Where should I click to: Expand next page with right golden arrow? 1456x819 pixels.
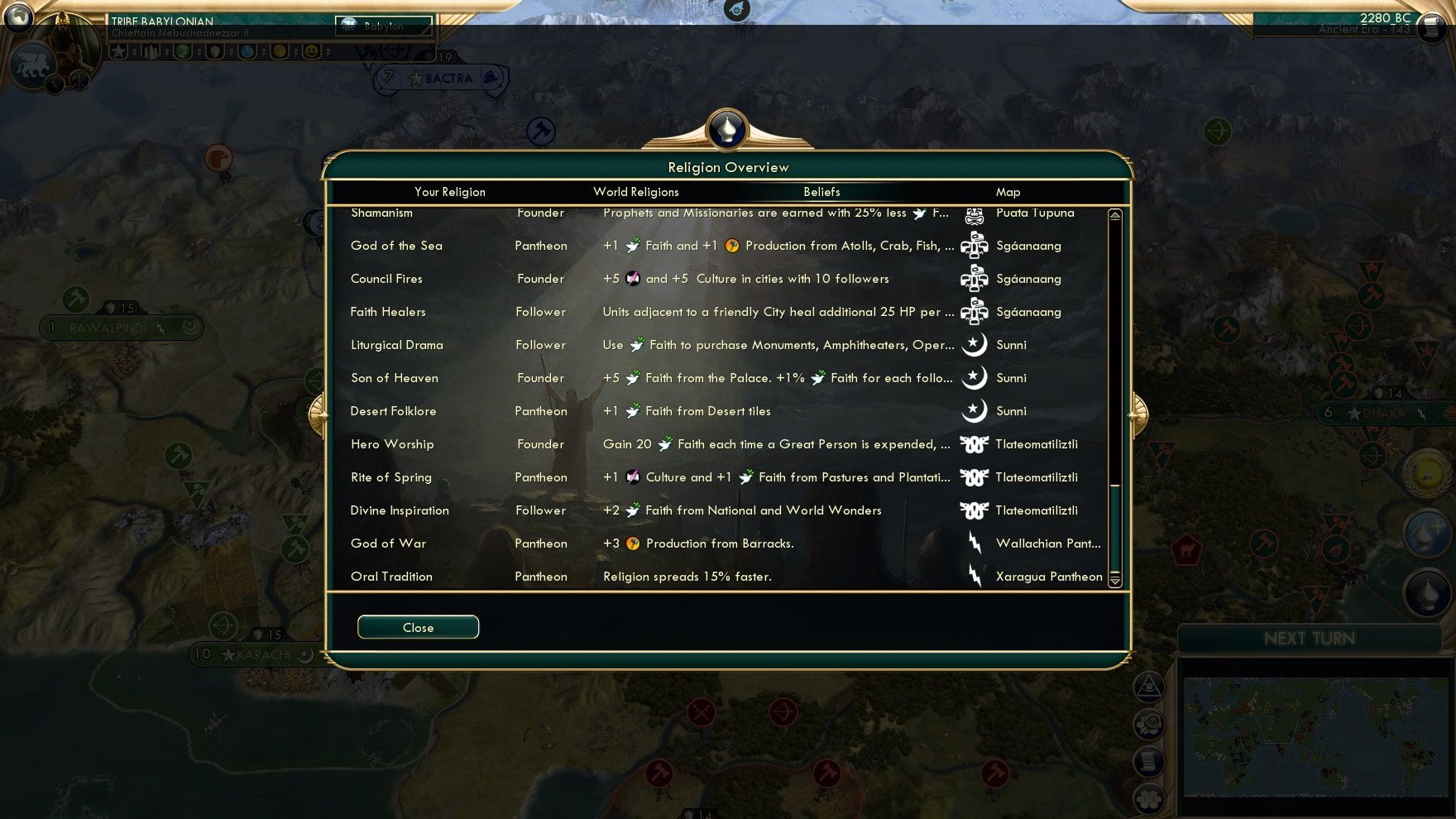[1135, 417]
